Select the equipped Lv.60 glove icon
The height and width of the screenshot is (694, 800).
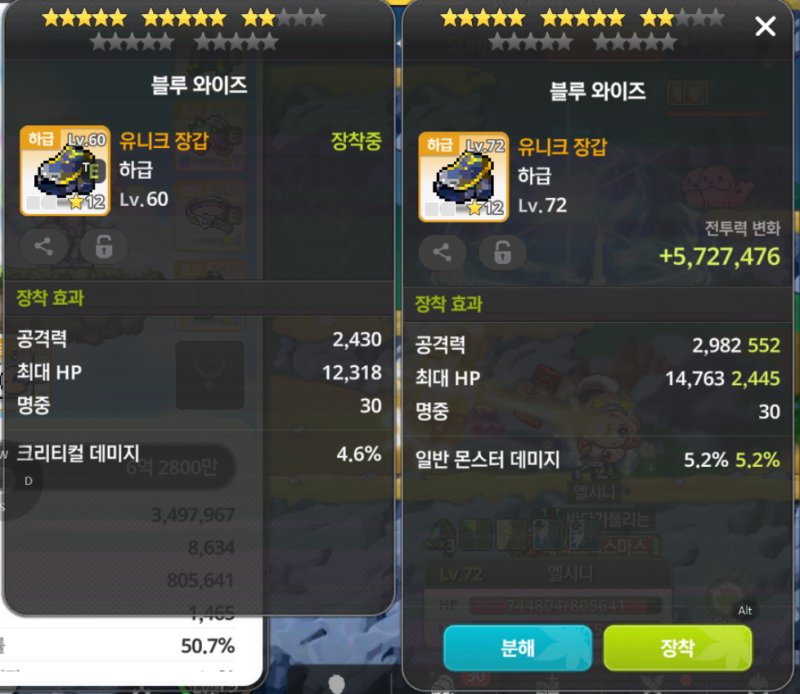65,170
